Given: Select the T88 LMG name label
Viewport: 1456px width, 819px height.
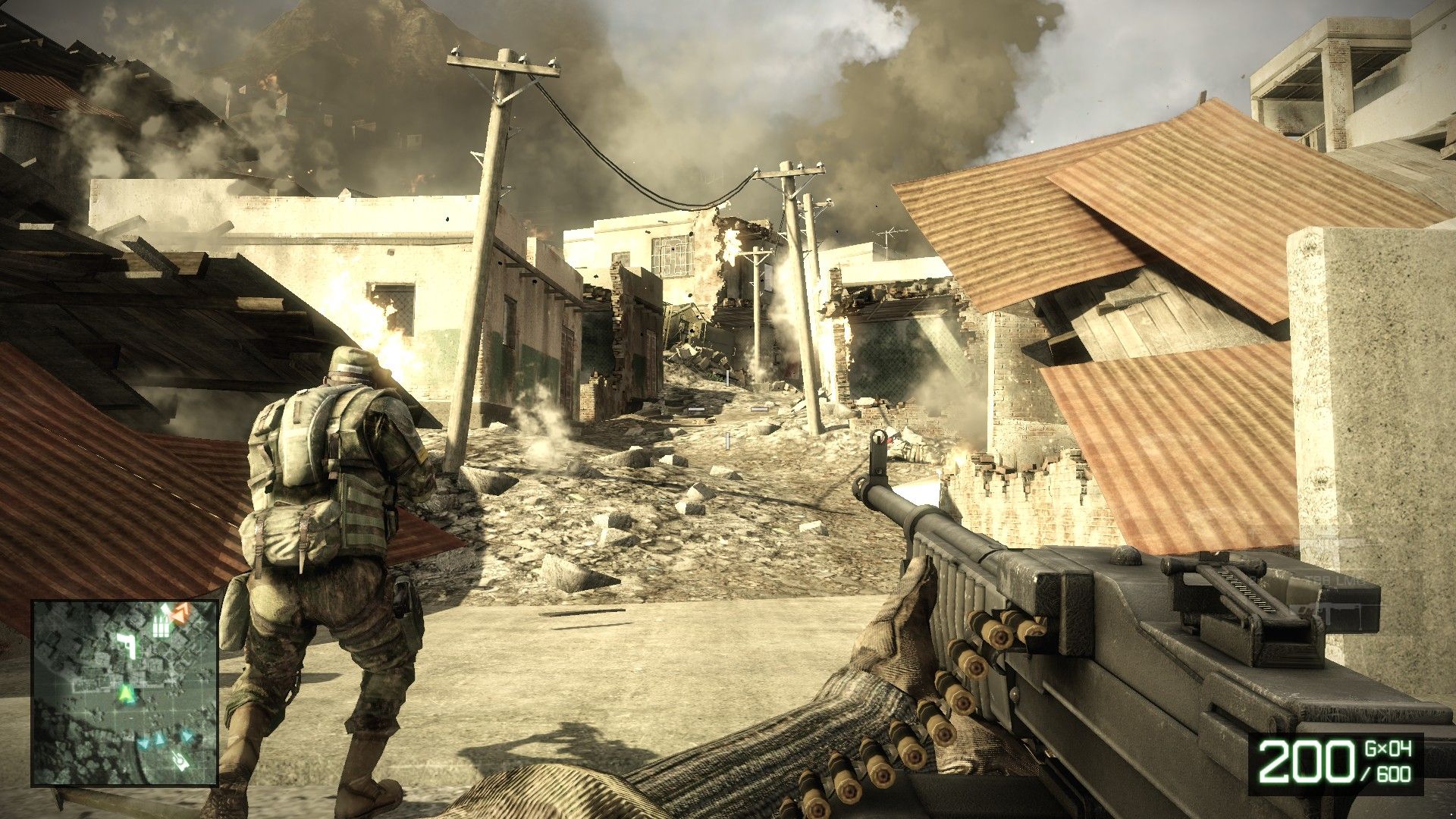Looking at the screenshot, I should point(1335,579).
